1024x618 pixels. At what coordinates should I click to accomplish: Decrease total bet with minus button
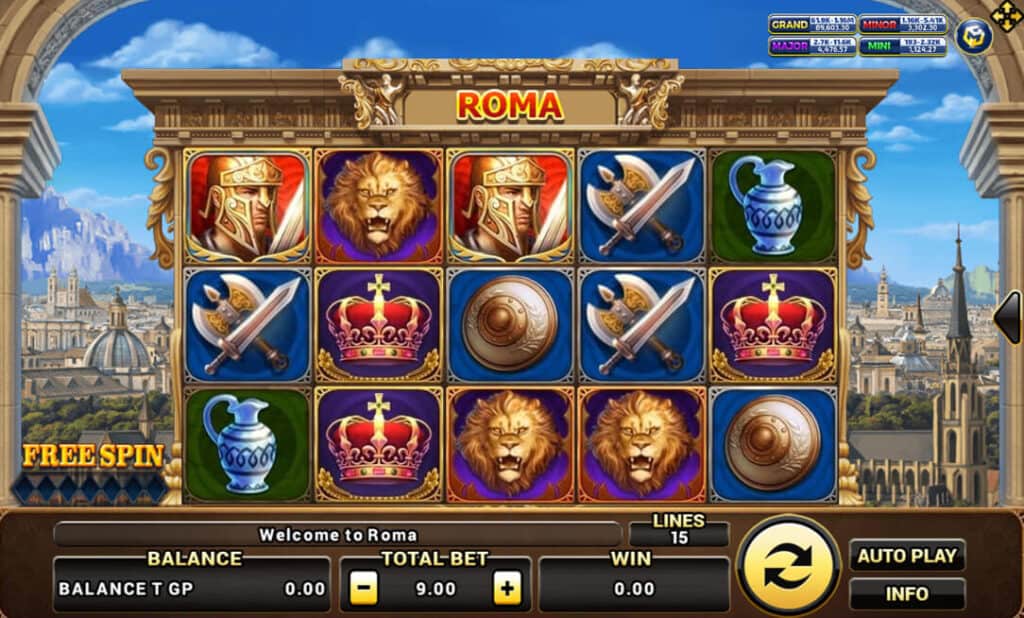pyautogui.click(x=364, y=589)
